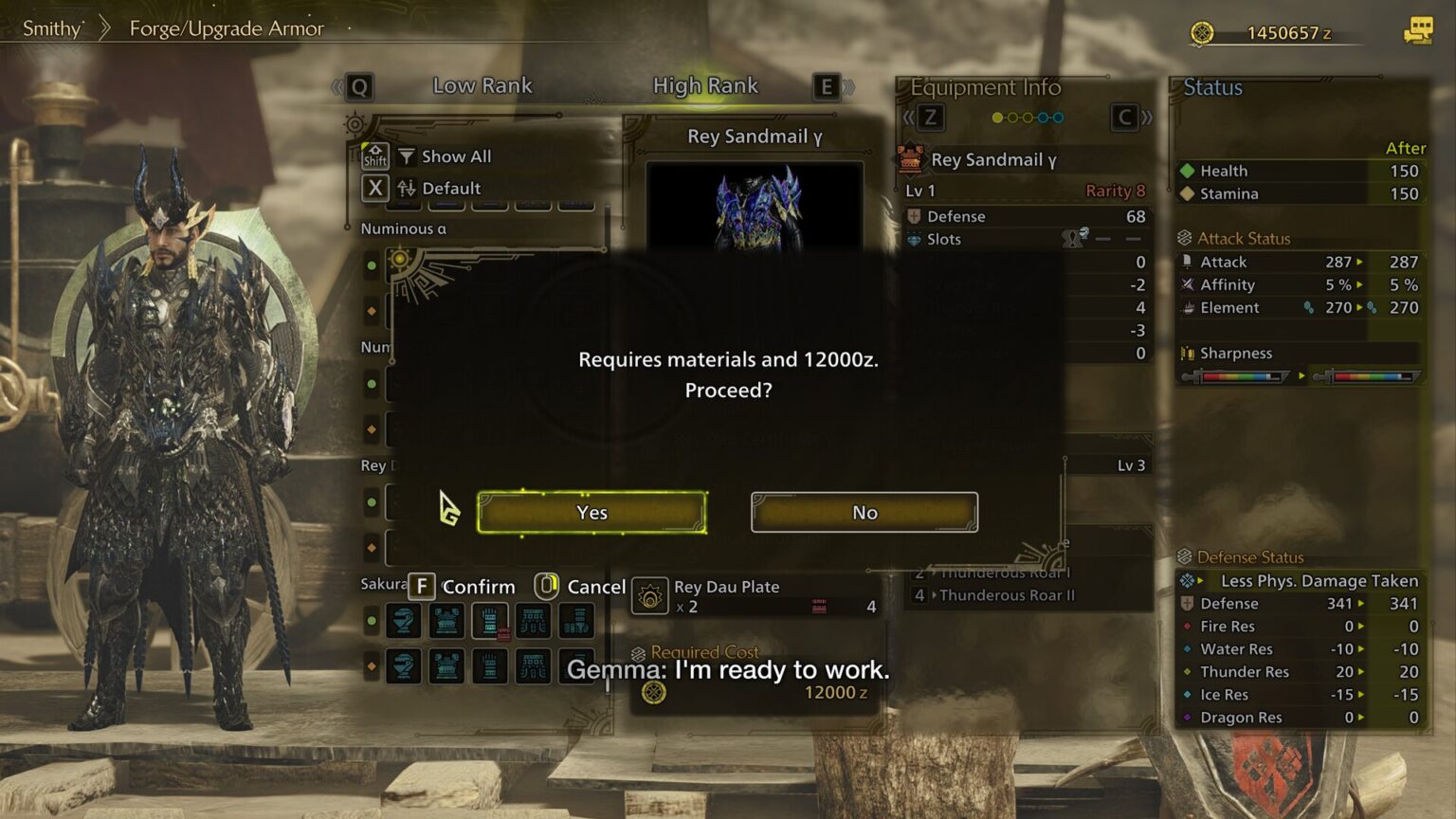Viewport: 1456px width, 819px height.
Task: Click the Rey Dau Plate material icon
Action: pos(652,595)
